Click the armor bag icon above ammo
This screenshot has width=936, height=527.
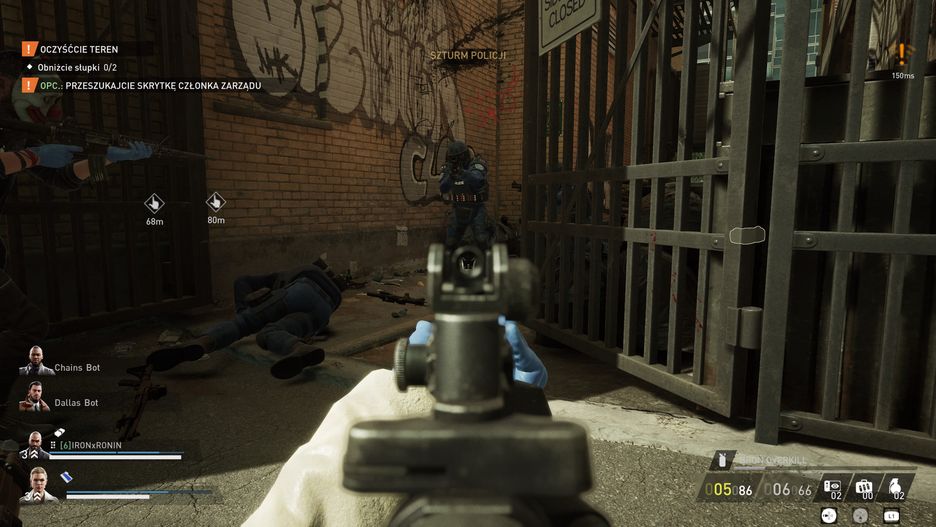pyautogui.click(x=722, y=461)
